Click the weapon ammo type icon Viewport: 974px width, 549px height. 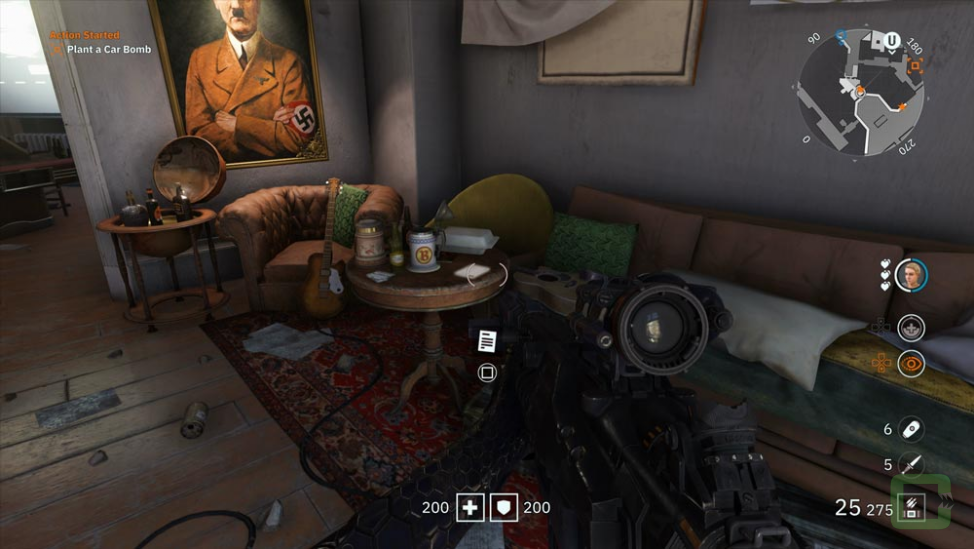click(910, 507)
